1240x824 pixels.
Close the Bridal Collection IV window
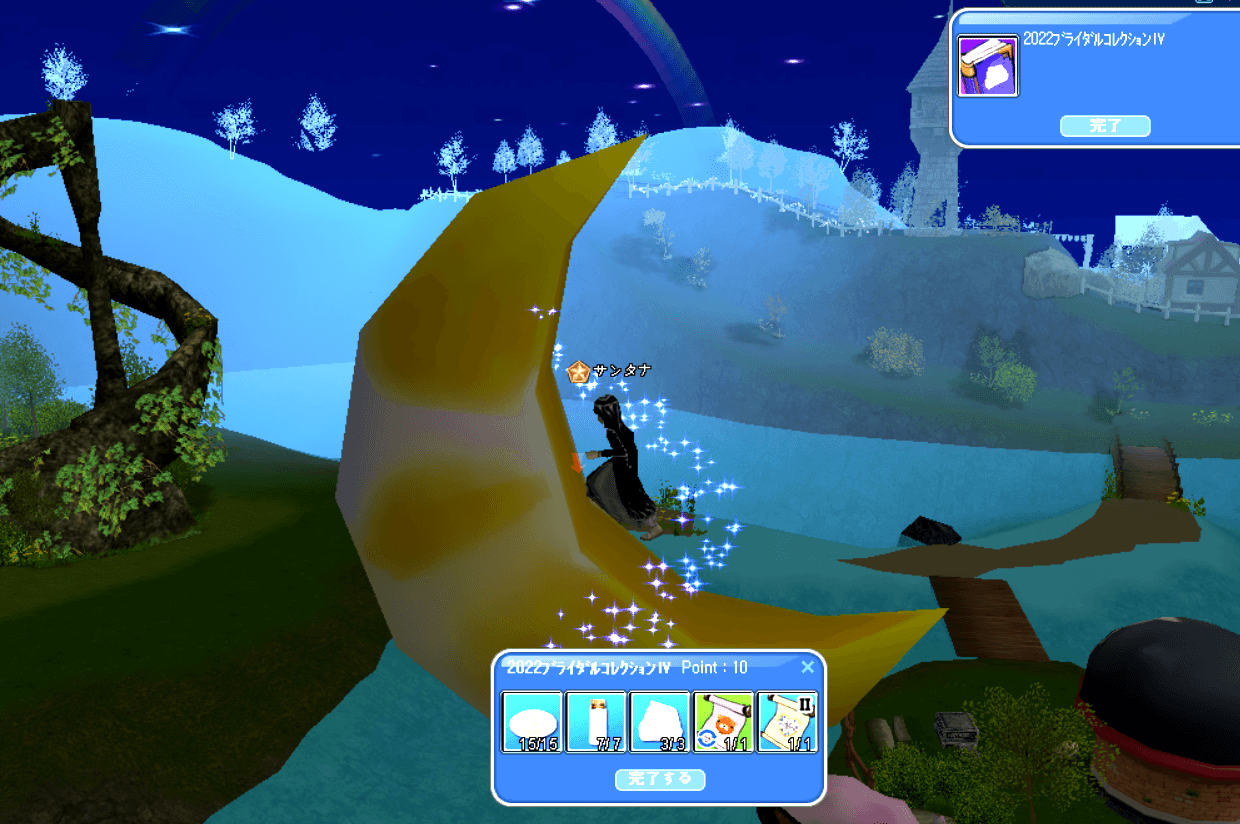pyautogui.click(x=808, y=667)
